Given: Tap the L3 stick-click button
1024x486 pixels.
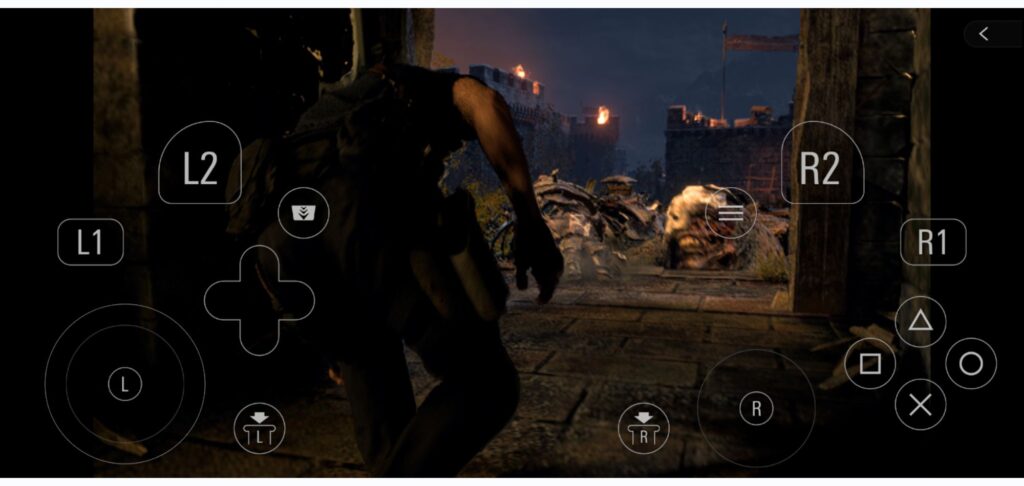Looking at the screenshot, I should (259, 427).
